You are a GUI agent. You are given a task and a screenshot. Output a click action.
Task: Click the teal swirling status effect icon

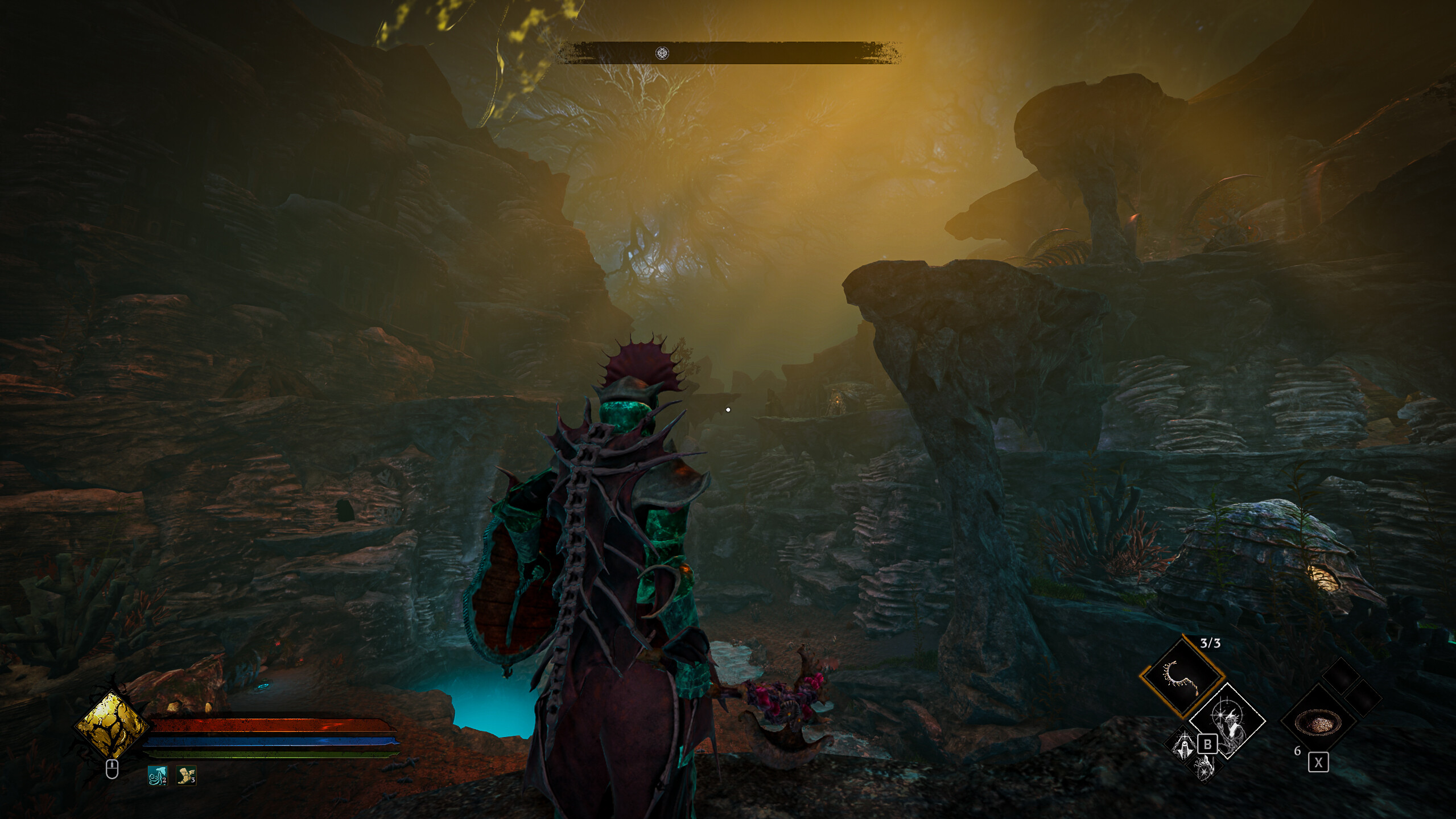click(157, 775)
